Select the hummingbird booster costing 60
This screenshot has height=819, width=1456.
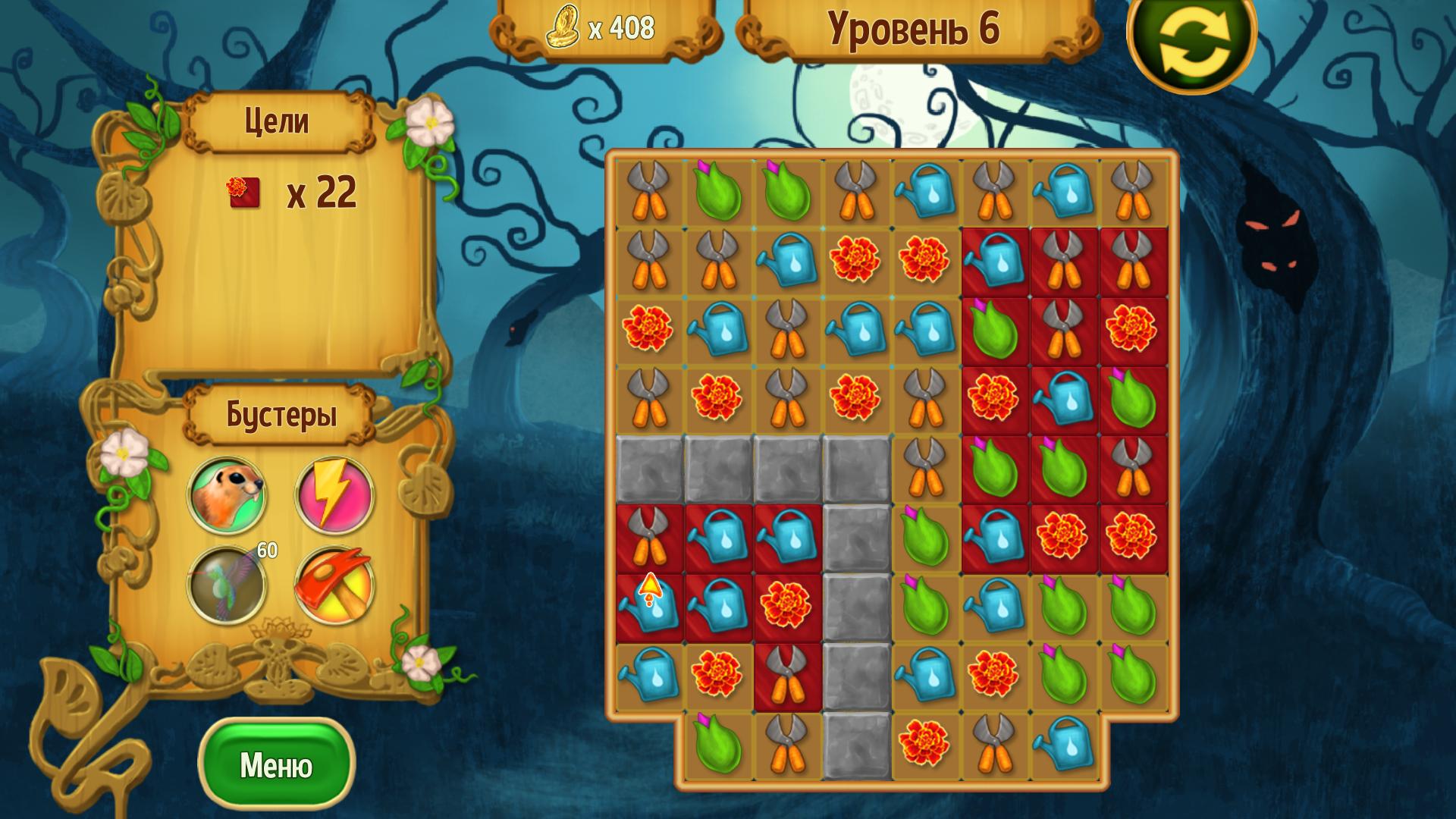point(227,585)
